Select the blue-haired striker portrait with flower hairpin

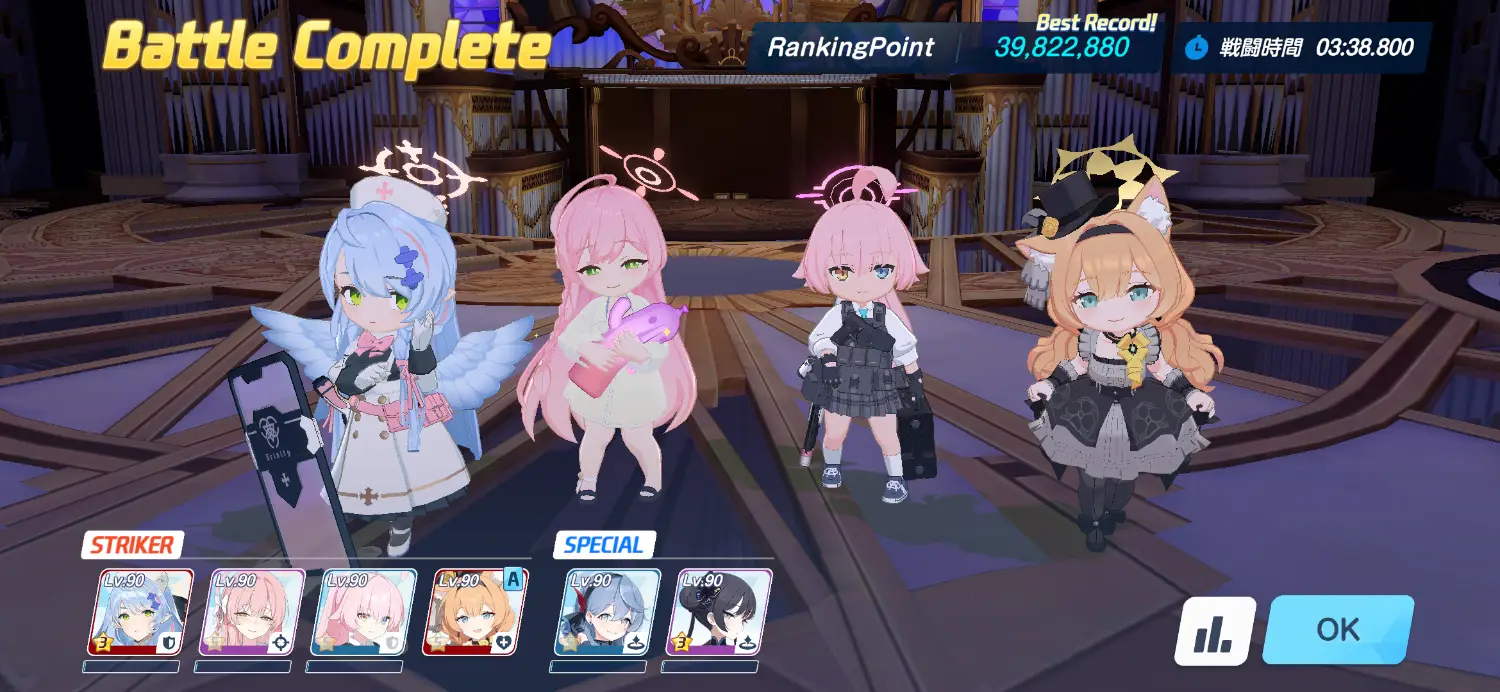point(140,612)
